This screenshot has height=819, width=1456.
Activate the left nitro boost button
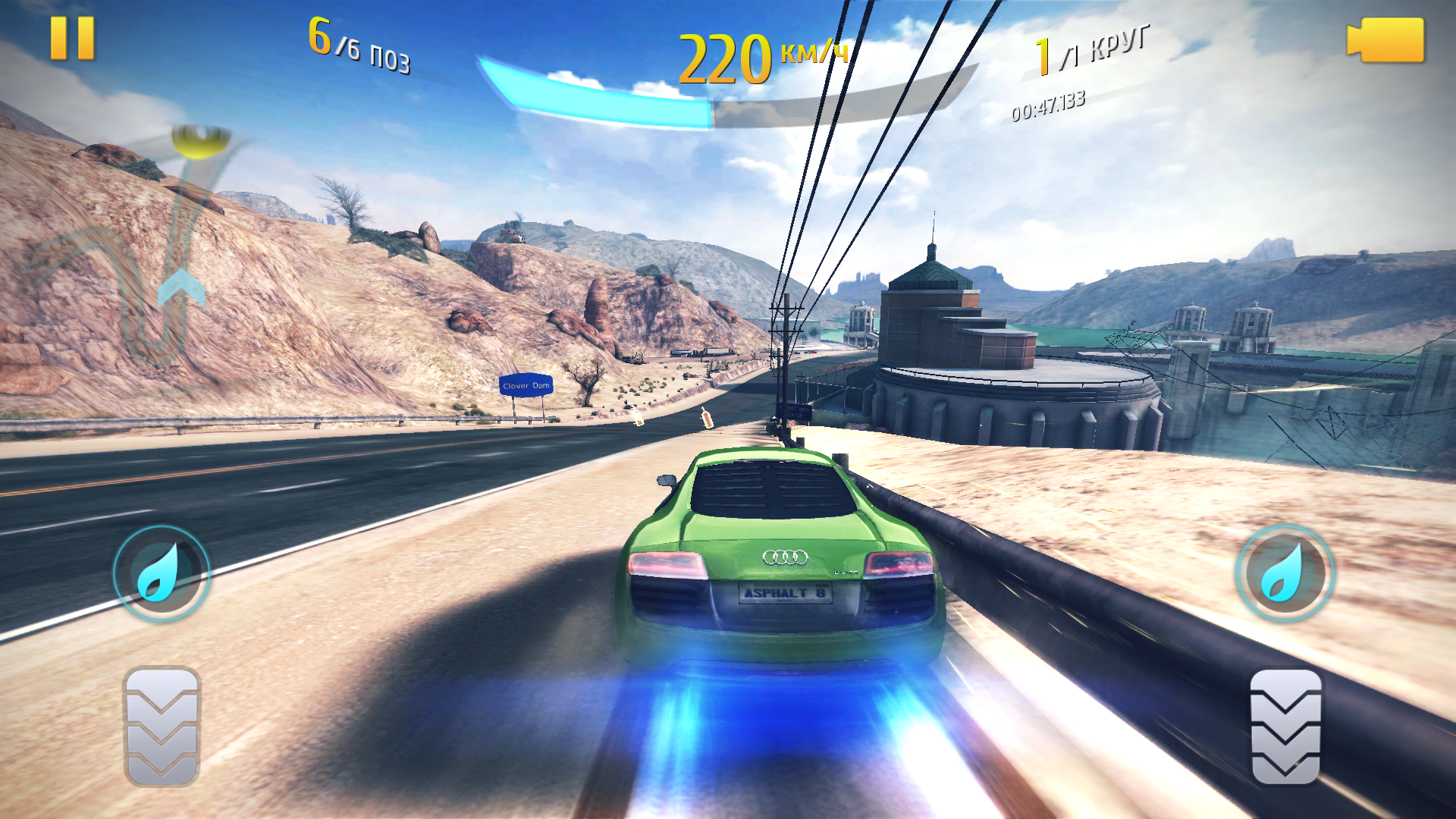tap(161, 573)
